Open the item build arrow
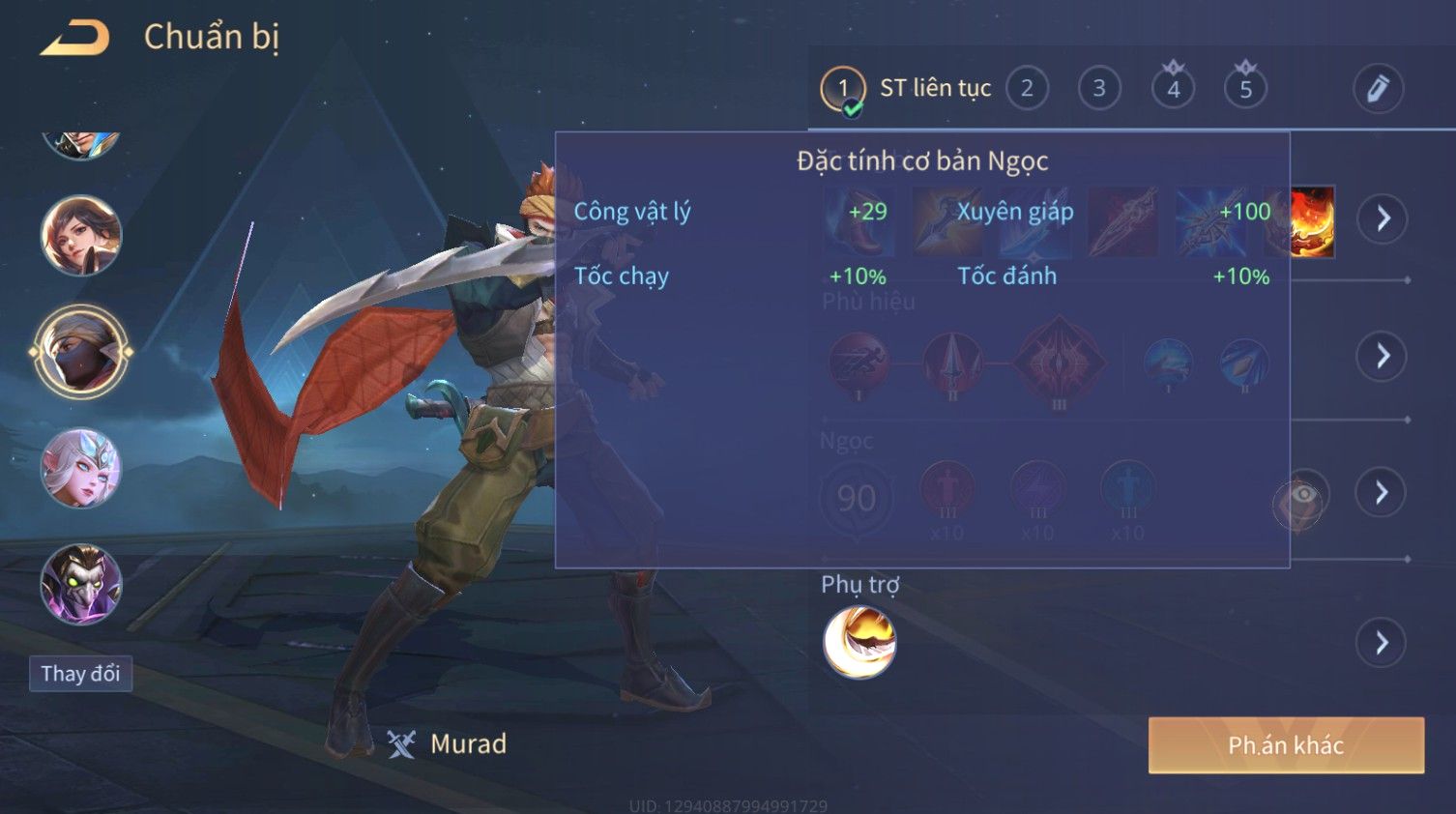 (x=1383, y=218)
